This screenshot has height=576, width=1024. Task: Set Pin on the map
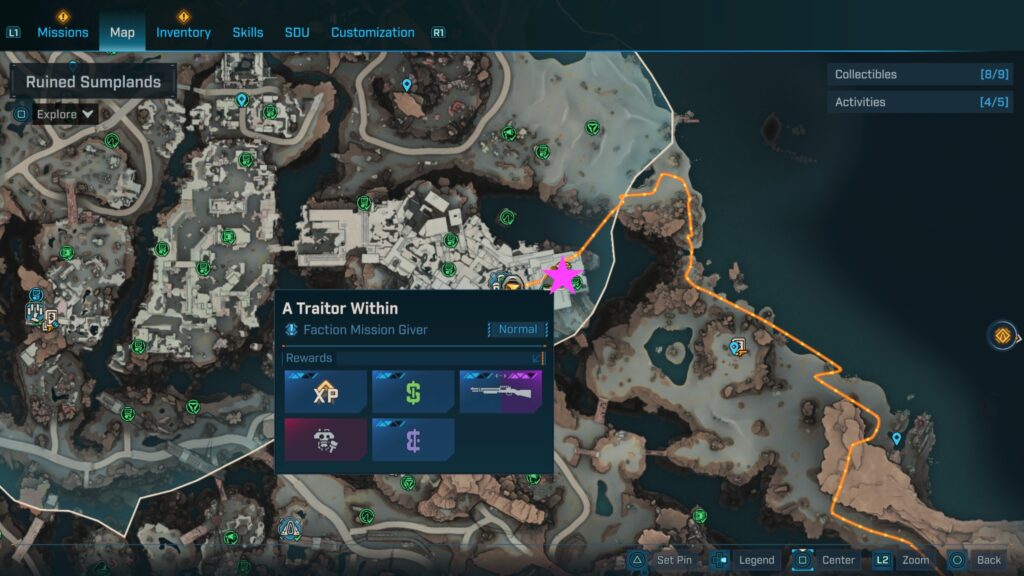[x=662, y=560]
